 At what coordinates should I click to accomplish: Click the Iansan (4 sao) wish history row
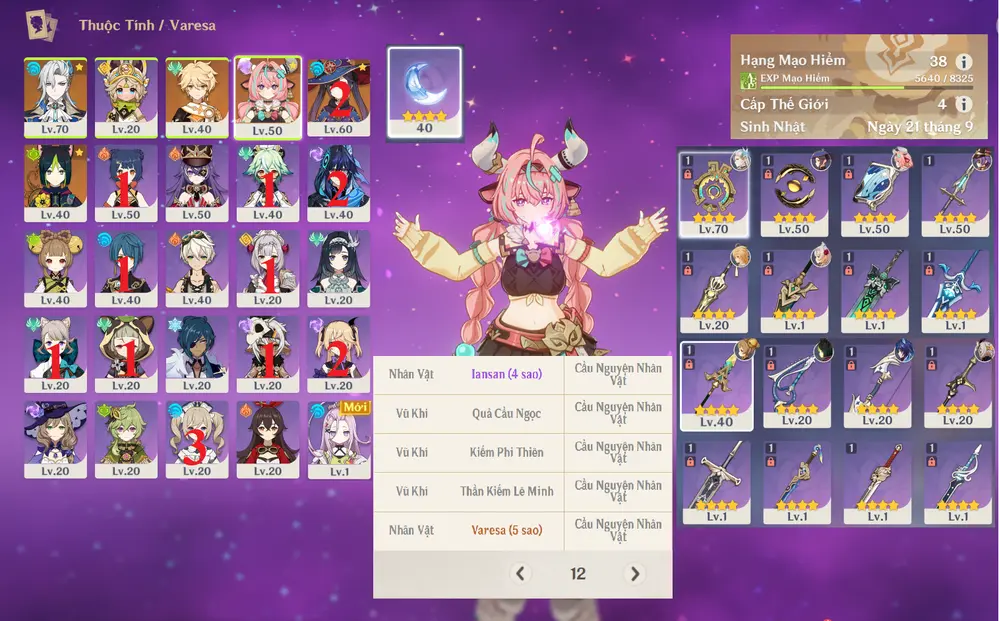click(x=522, y=374)
